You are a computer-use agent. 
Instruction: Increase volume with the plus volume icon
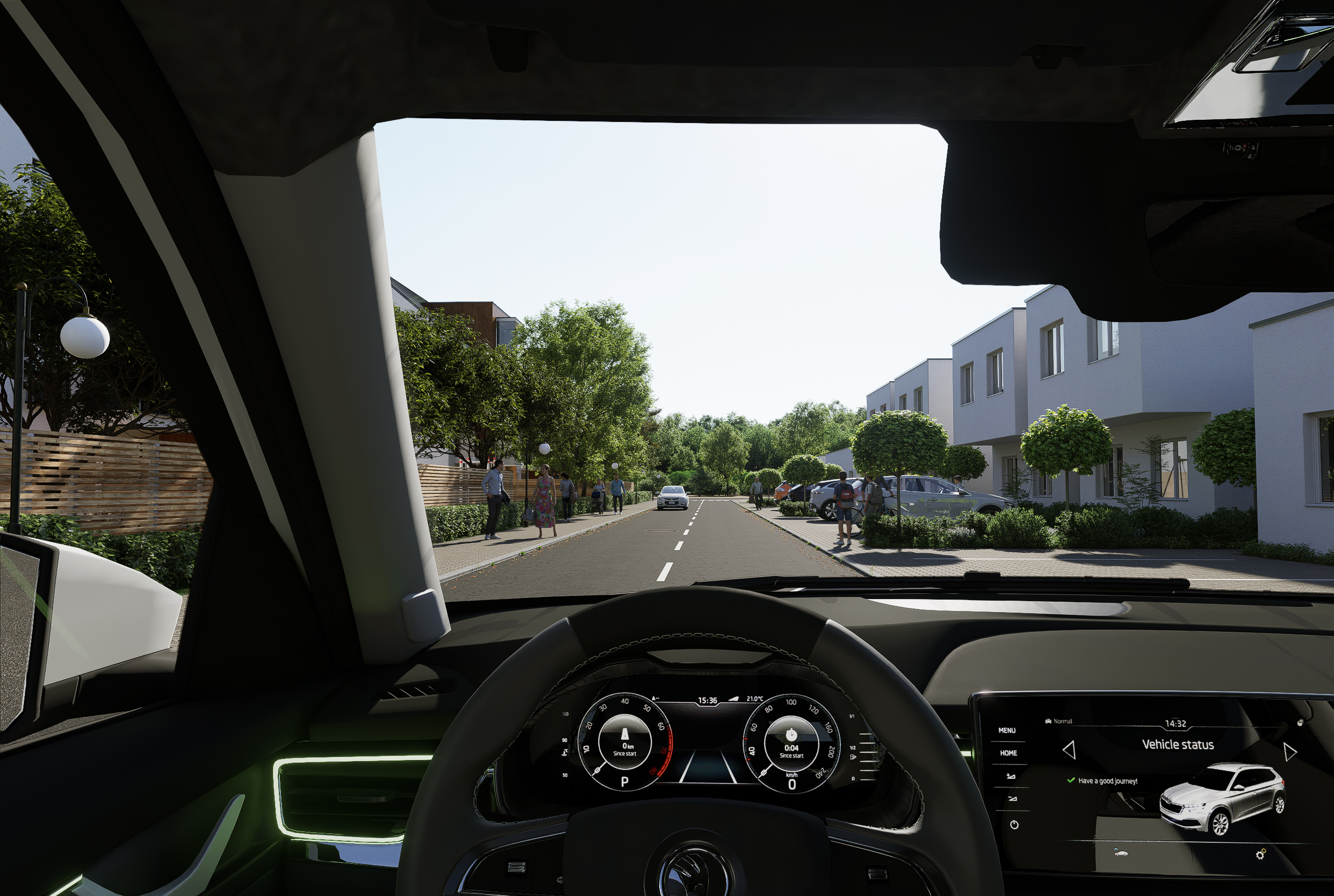[x=1010, y=776]
